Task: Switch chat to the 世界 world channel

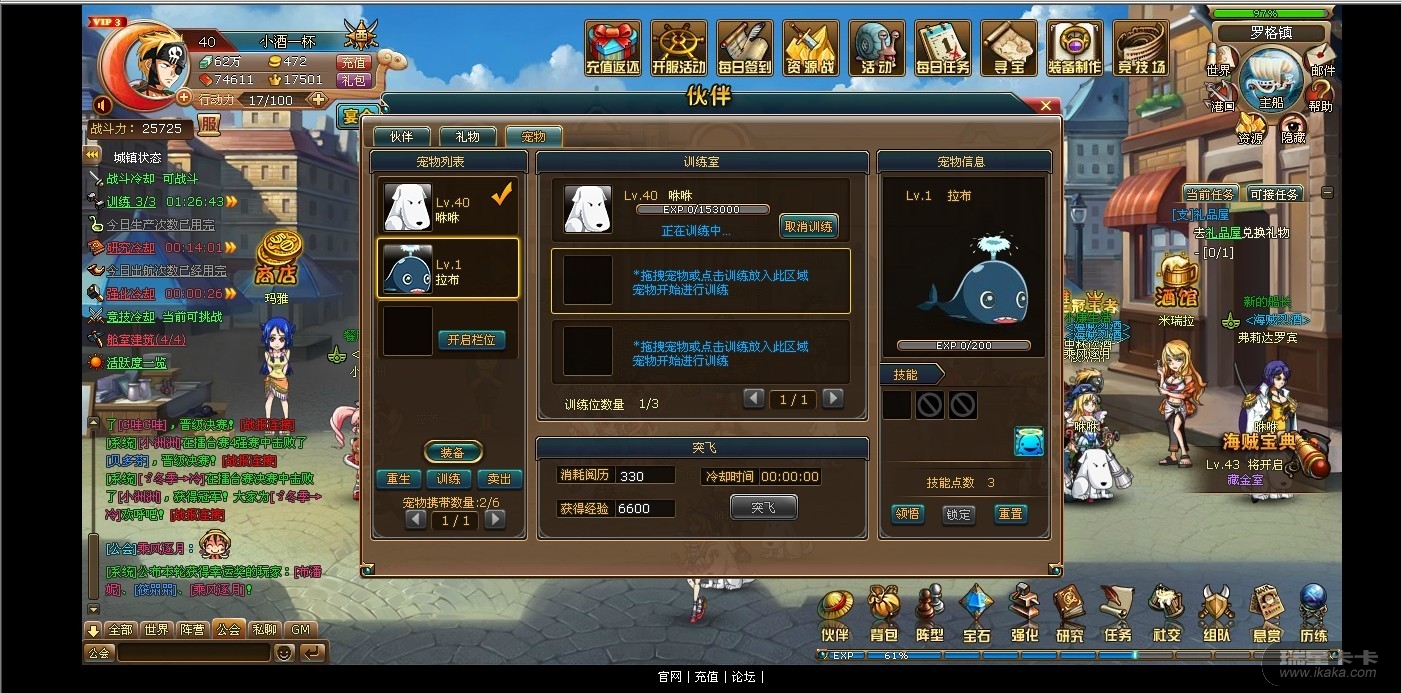Action: [156, 630]
